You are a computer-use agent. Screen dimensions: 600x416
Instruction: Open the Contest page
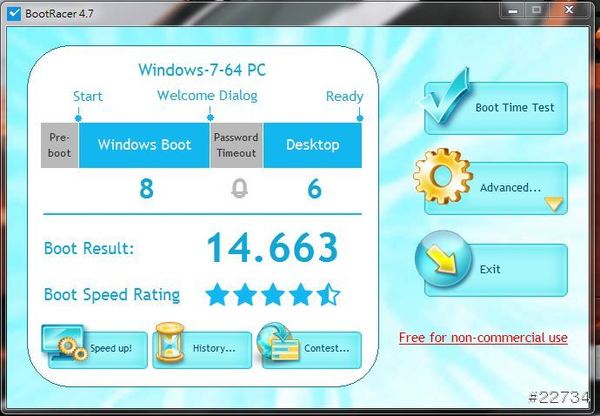(x=309, y=348)
